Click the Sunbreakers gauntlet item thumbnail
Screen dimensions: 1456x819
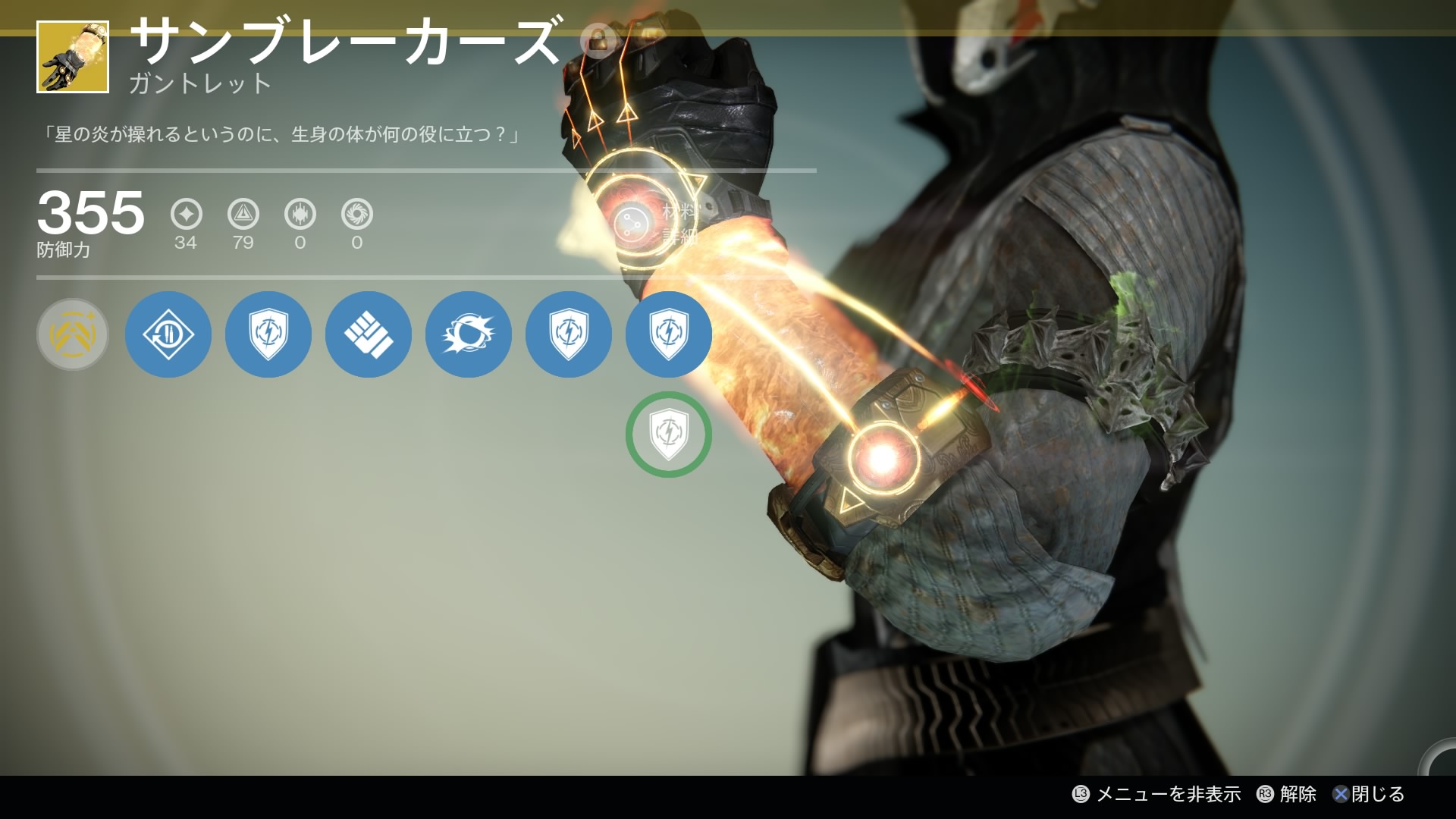pos(73,58)
